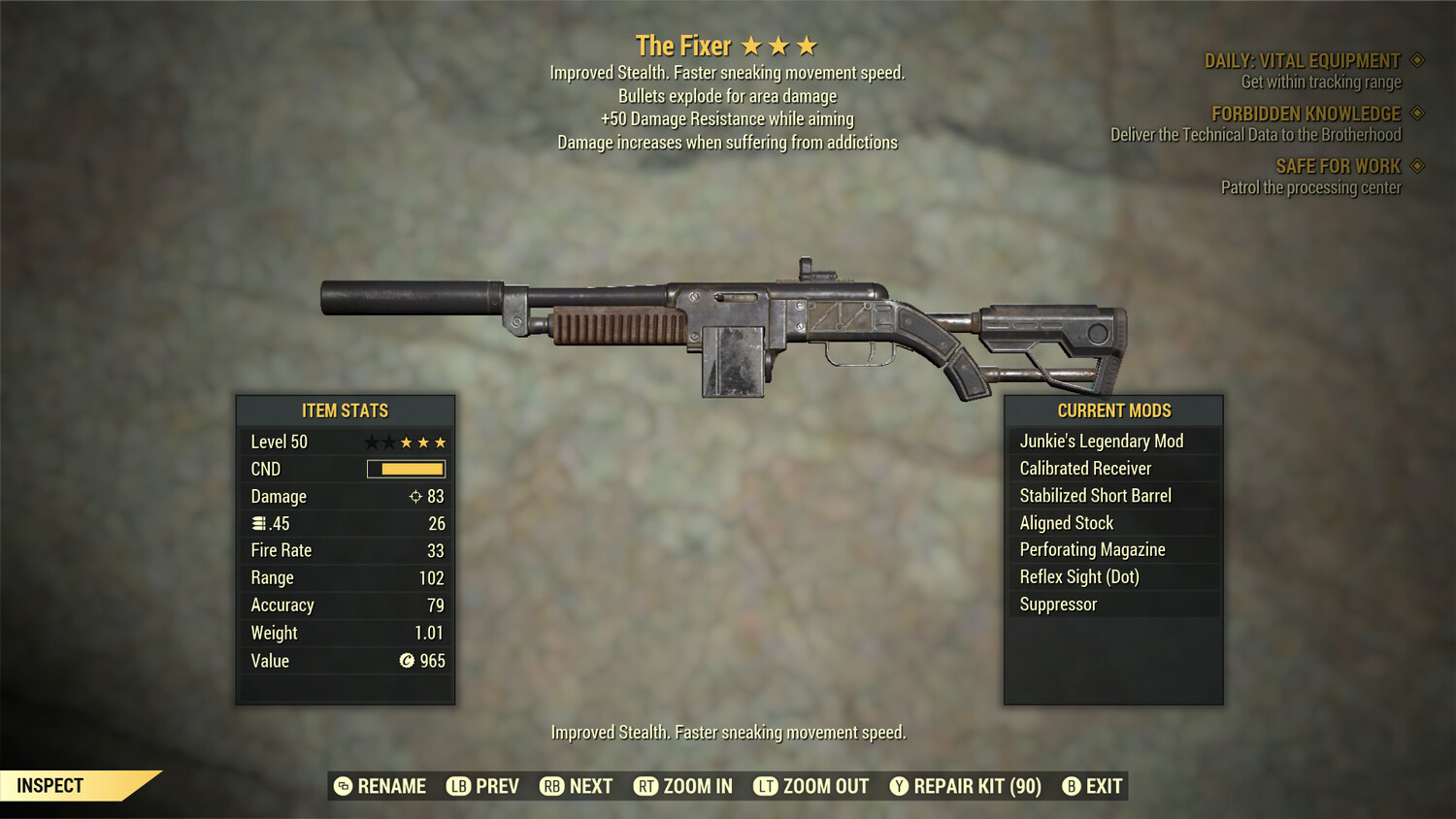The height and width of the screenshot is (819, 1456).
Task: Select the Suppressor entry in Current Mods
Action: [1058, 604]
